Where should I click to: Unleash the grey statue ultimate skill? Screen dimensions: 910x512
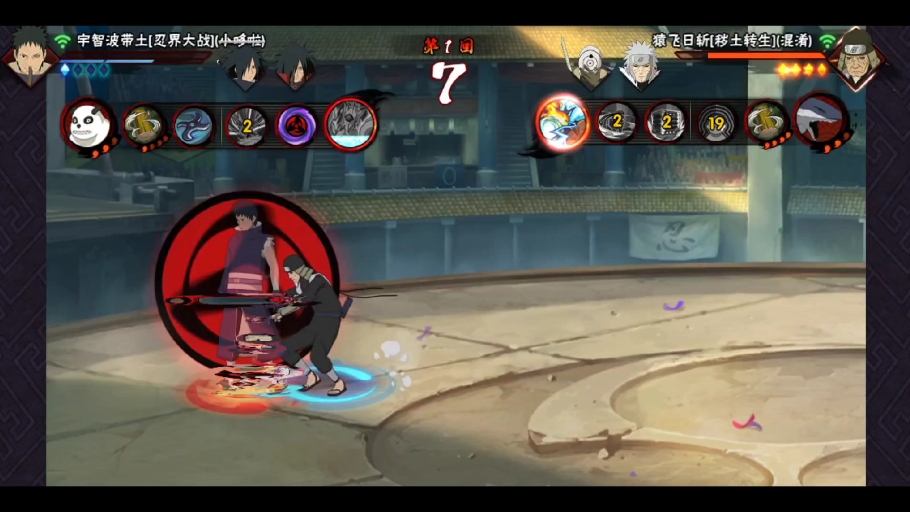pyautogui.click(x=350, y=124)
